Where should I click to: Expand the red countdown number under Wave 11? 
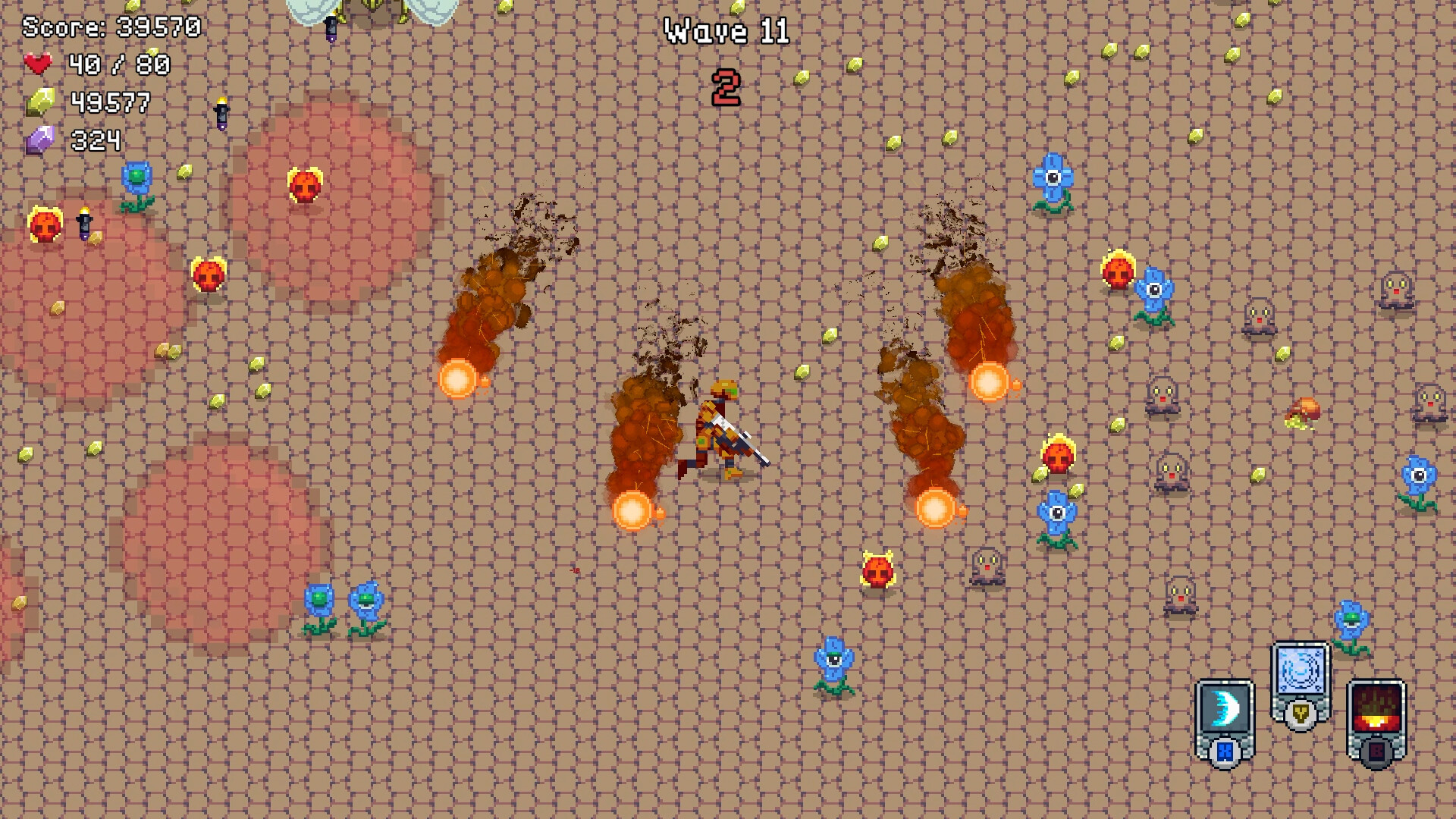[x=726, y=86]
